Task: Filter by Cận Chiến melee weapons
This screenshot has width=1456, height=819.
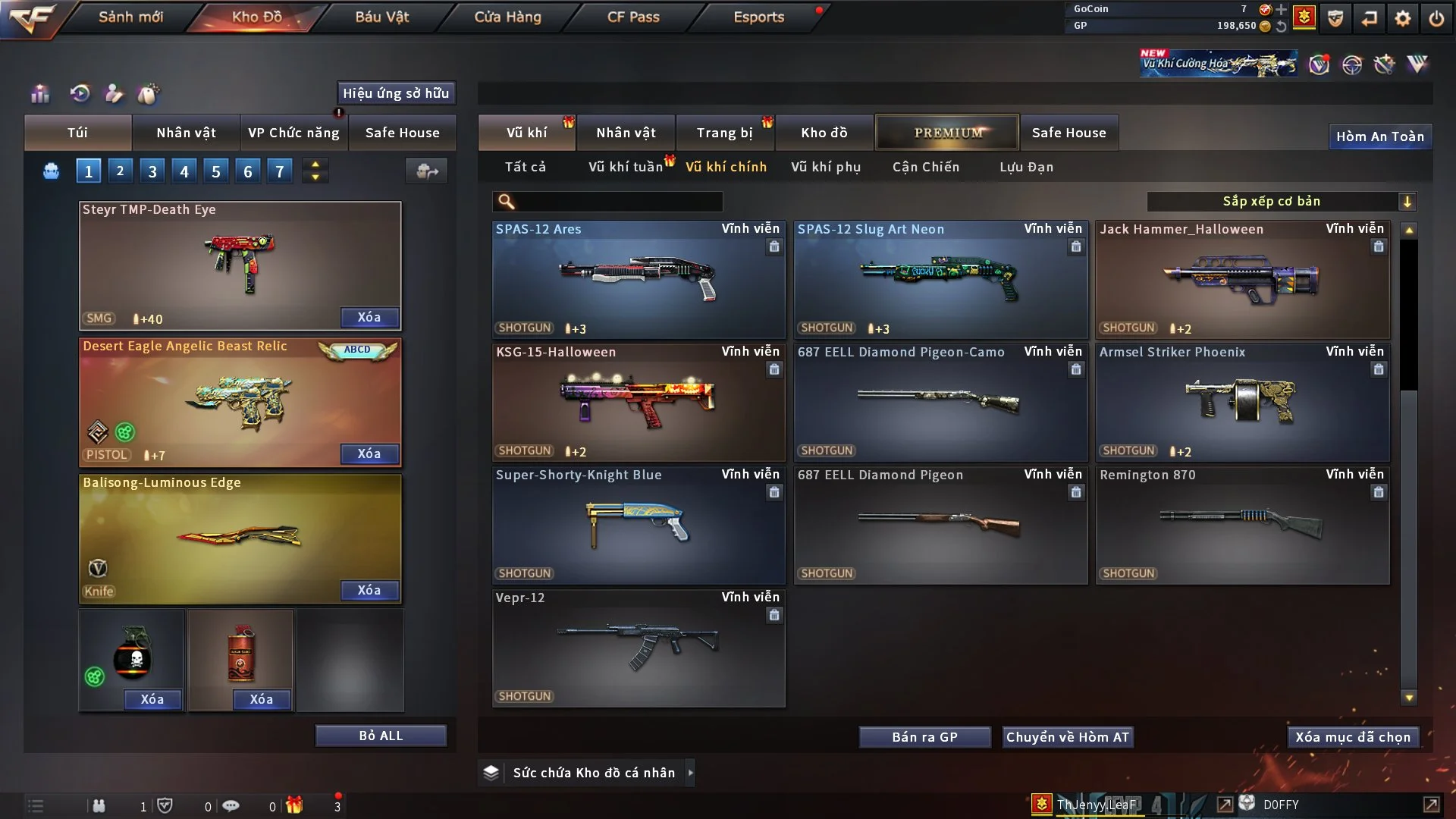Action: 925,167
